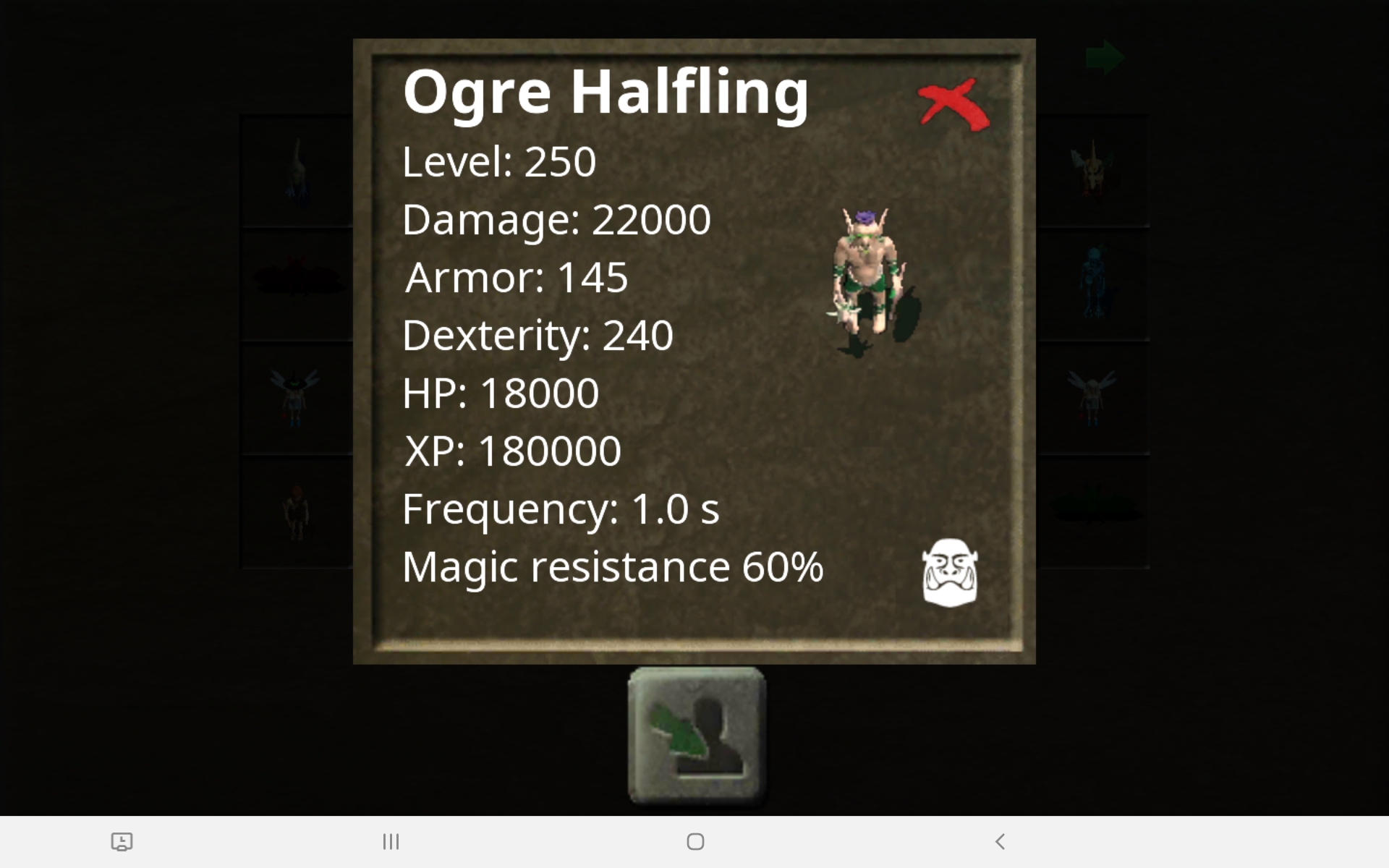1389x868 pixels.
Task: Tap the Magic resistance 60% stat line
Action: tap(613, 568)
